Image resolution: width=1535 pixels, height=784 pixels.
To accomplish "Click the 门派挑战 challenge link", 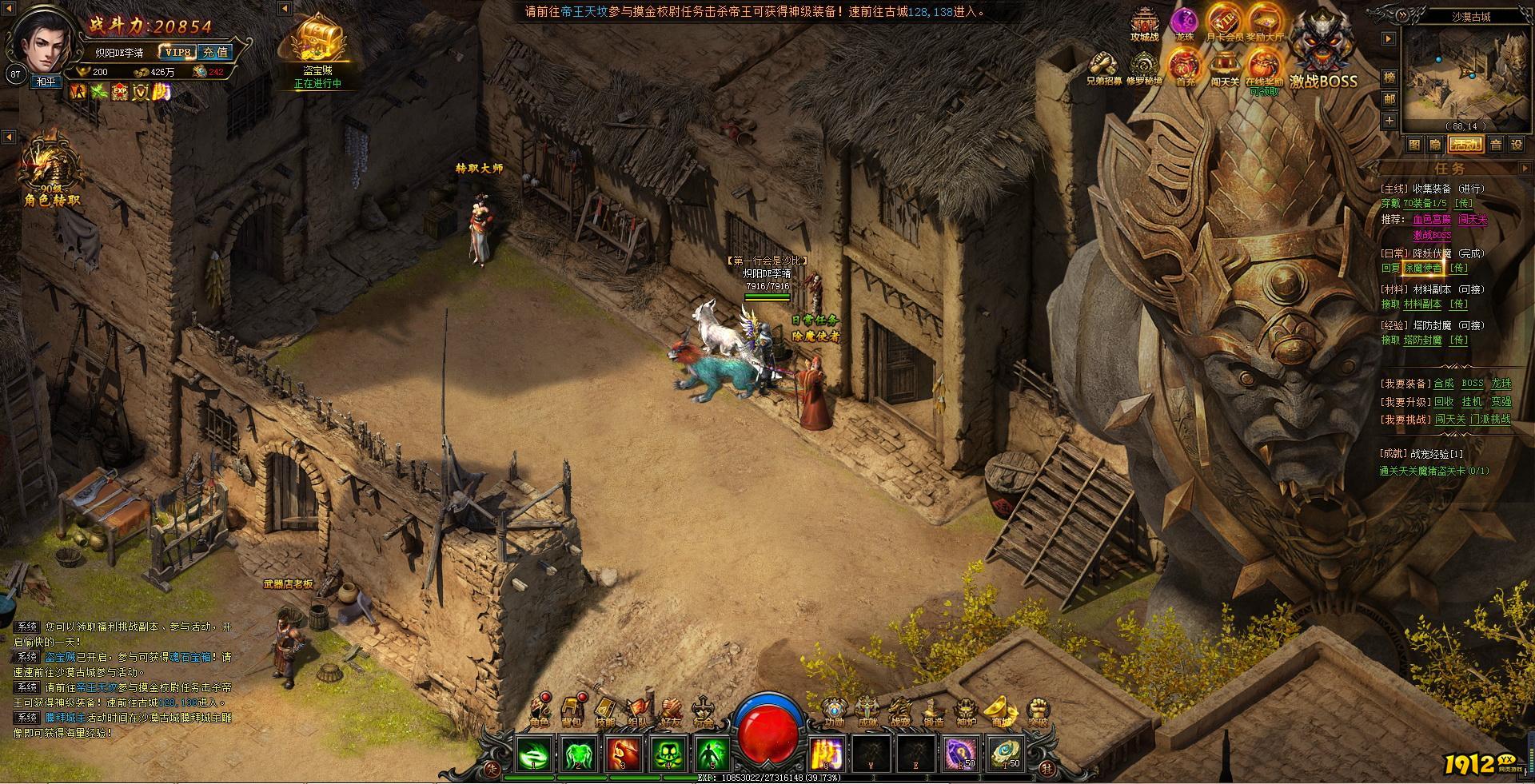I will [1490, 419].
